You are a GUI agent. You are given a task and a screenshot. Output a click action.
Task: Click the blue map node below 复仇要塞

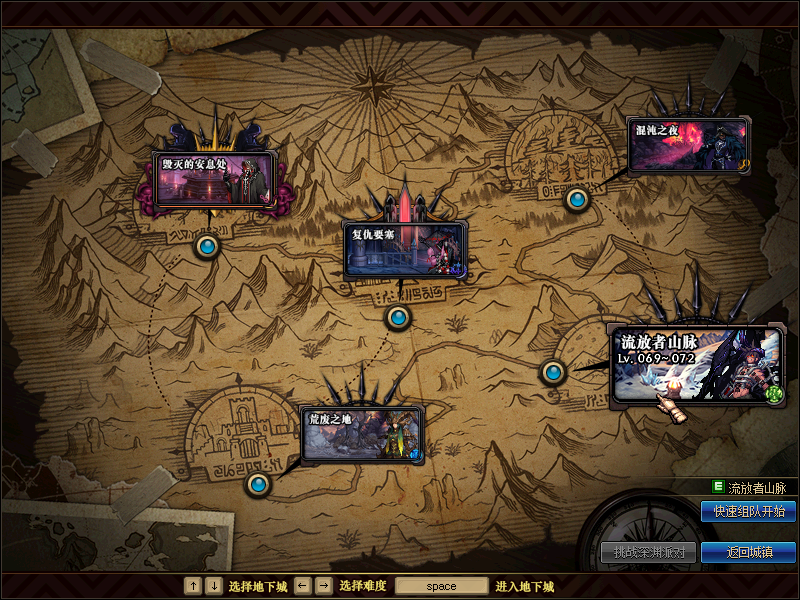[398, 317]
